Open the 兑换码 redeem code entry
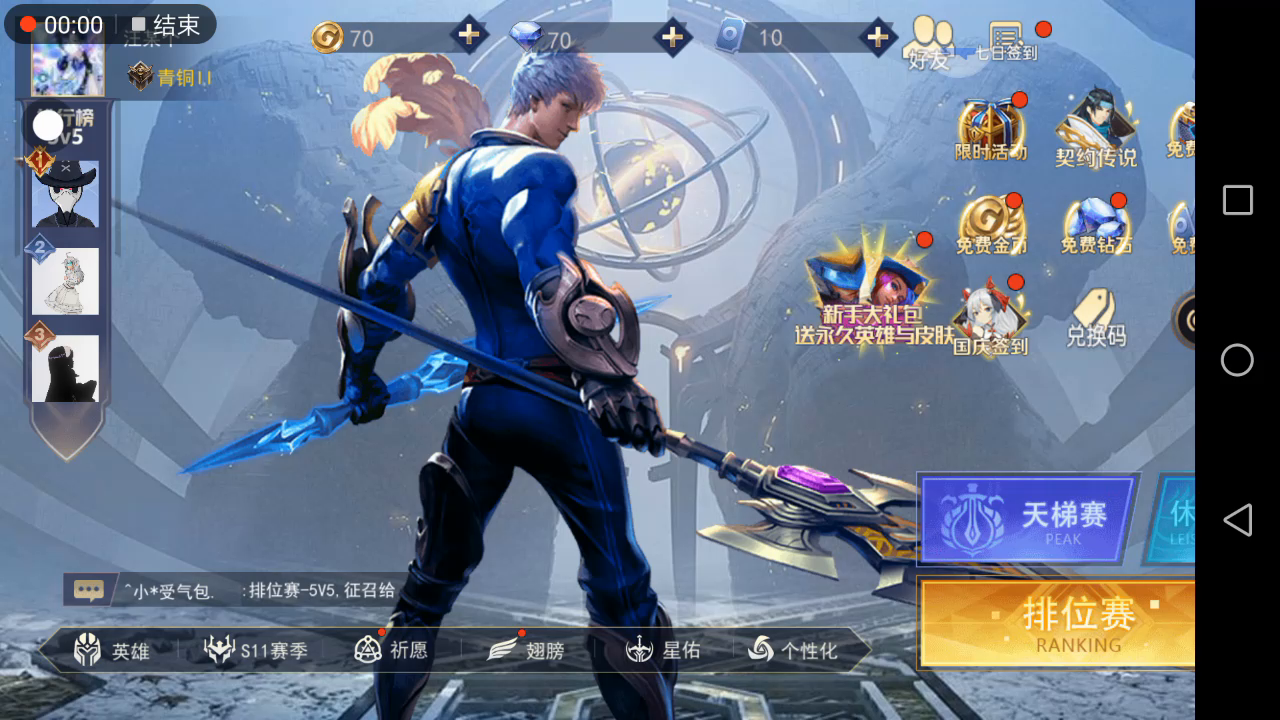This screenshot has height=720, width=1280. tap(1096, 318)
